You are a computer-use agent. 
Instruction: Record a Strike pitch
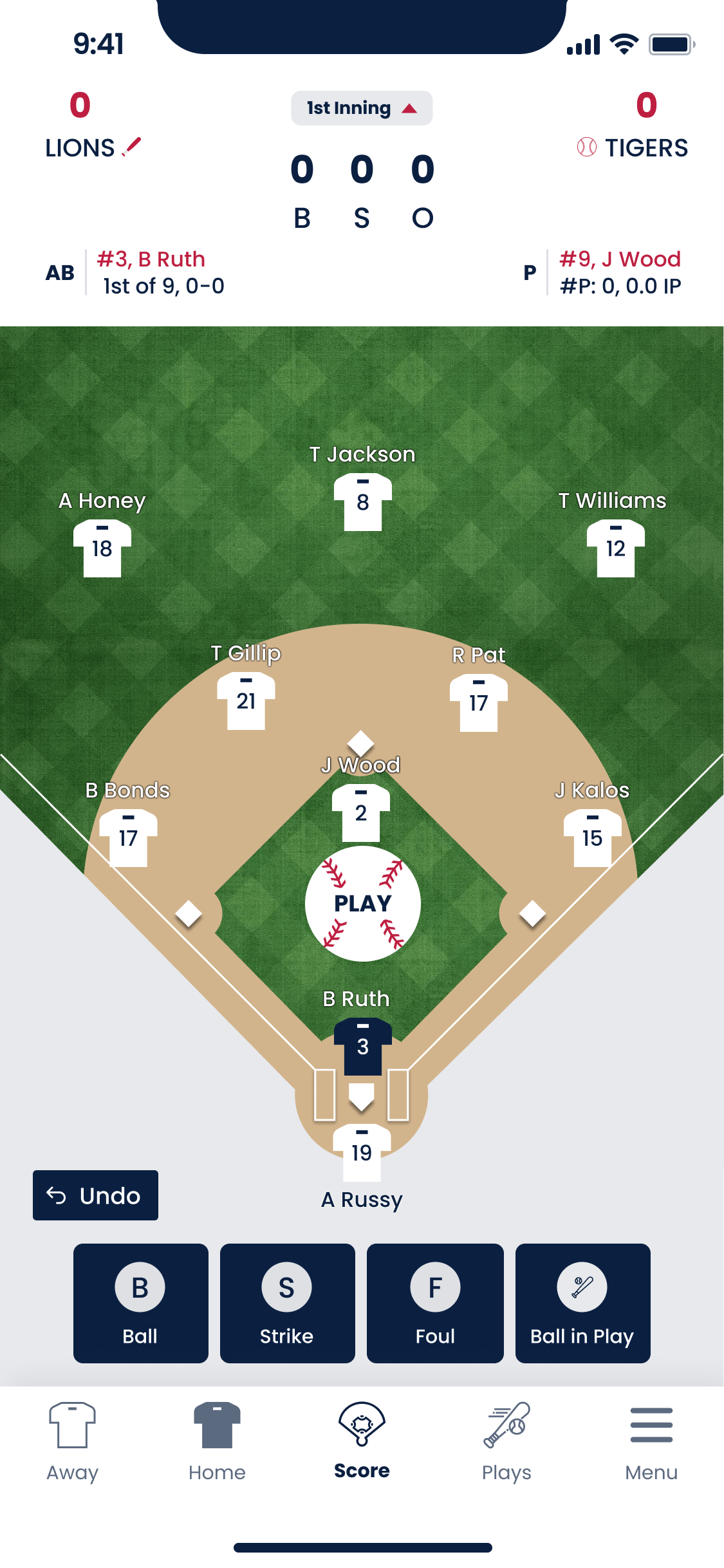point(287,1303)
